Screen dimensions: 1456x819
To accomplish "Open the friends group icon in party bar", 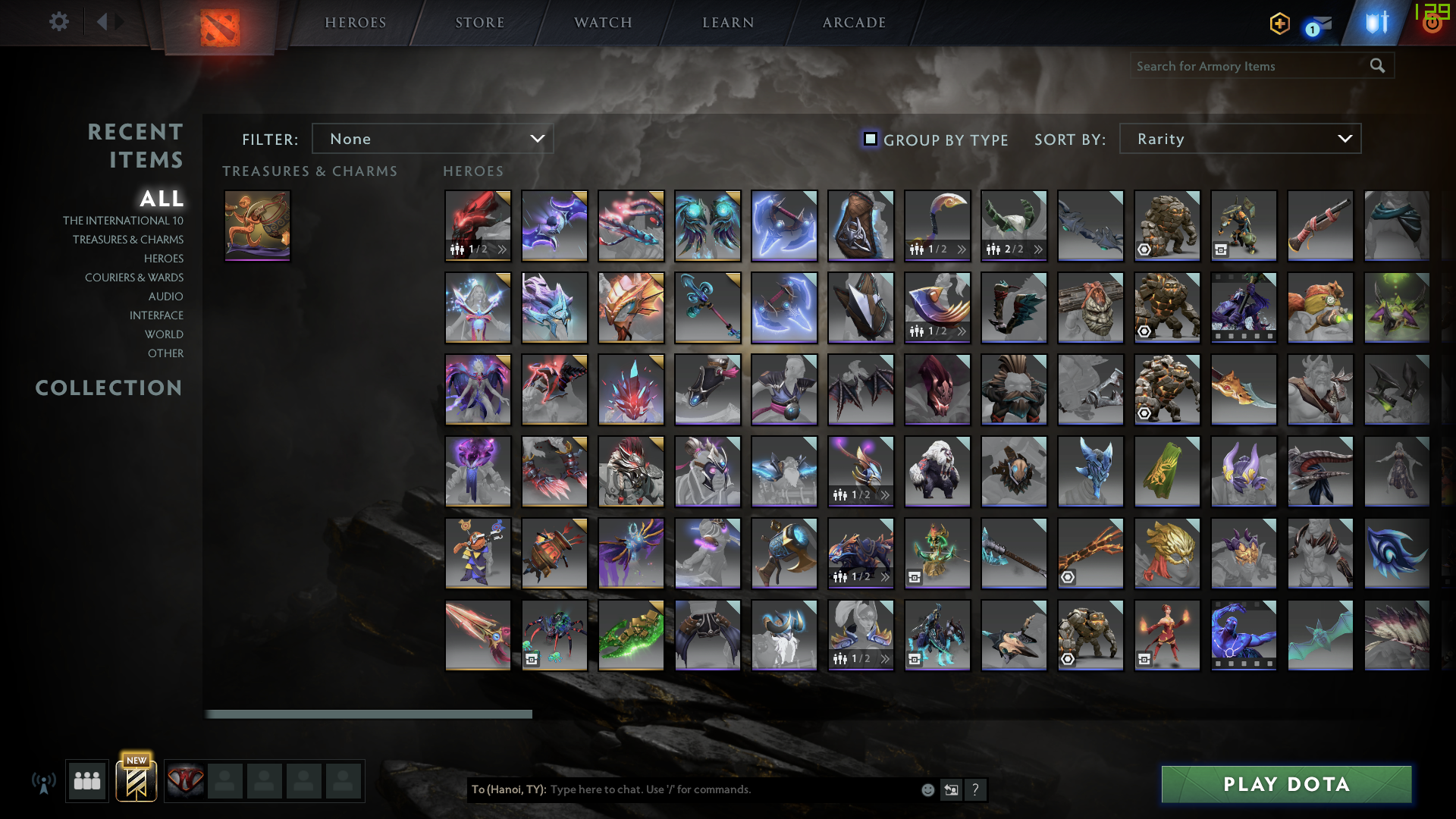I will pyautogui.click(x=86, y=781).
